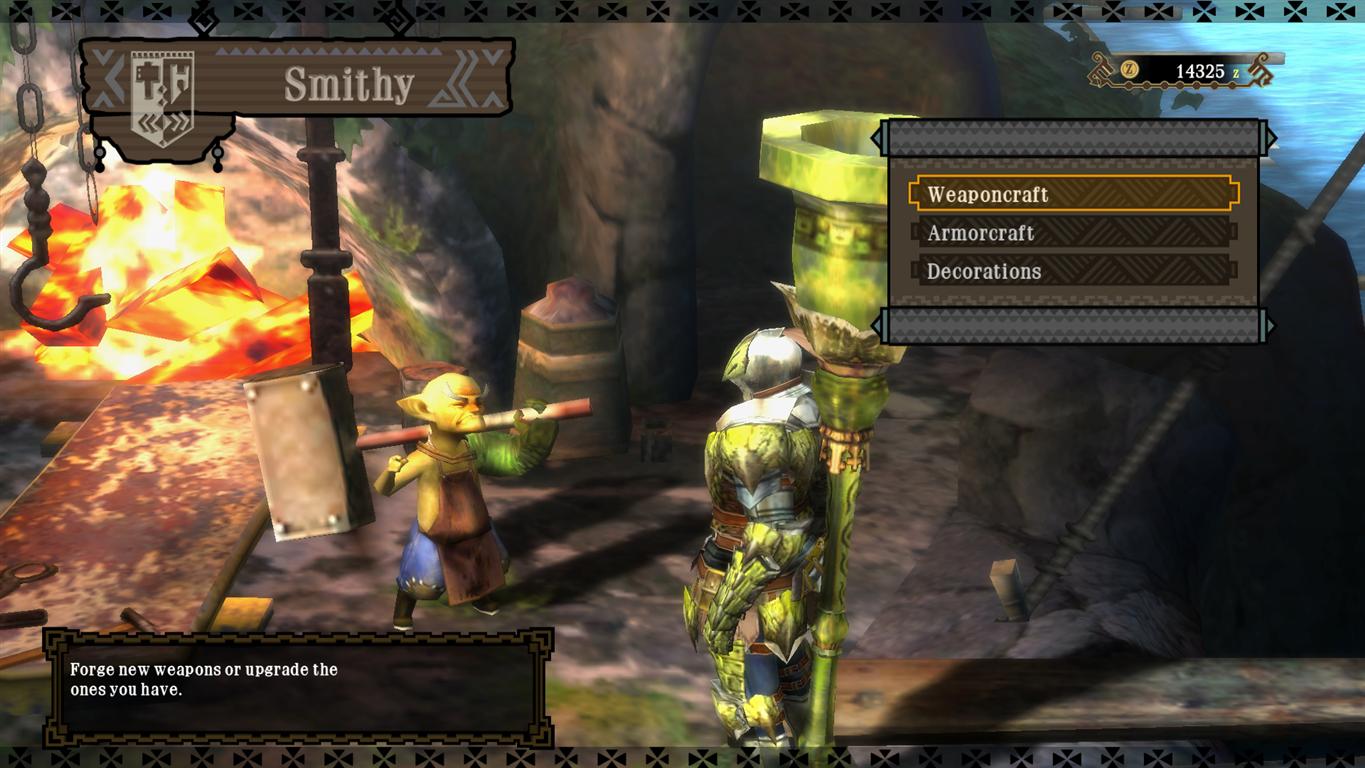The height and width of the screenshot is (768, 1365).
Task: Click the Smithy title banner text
Action: coord(350,84)
